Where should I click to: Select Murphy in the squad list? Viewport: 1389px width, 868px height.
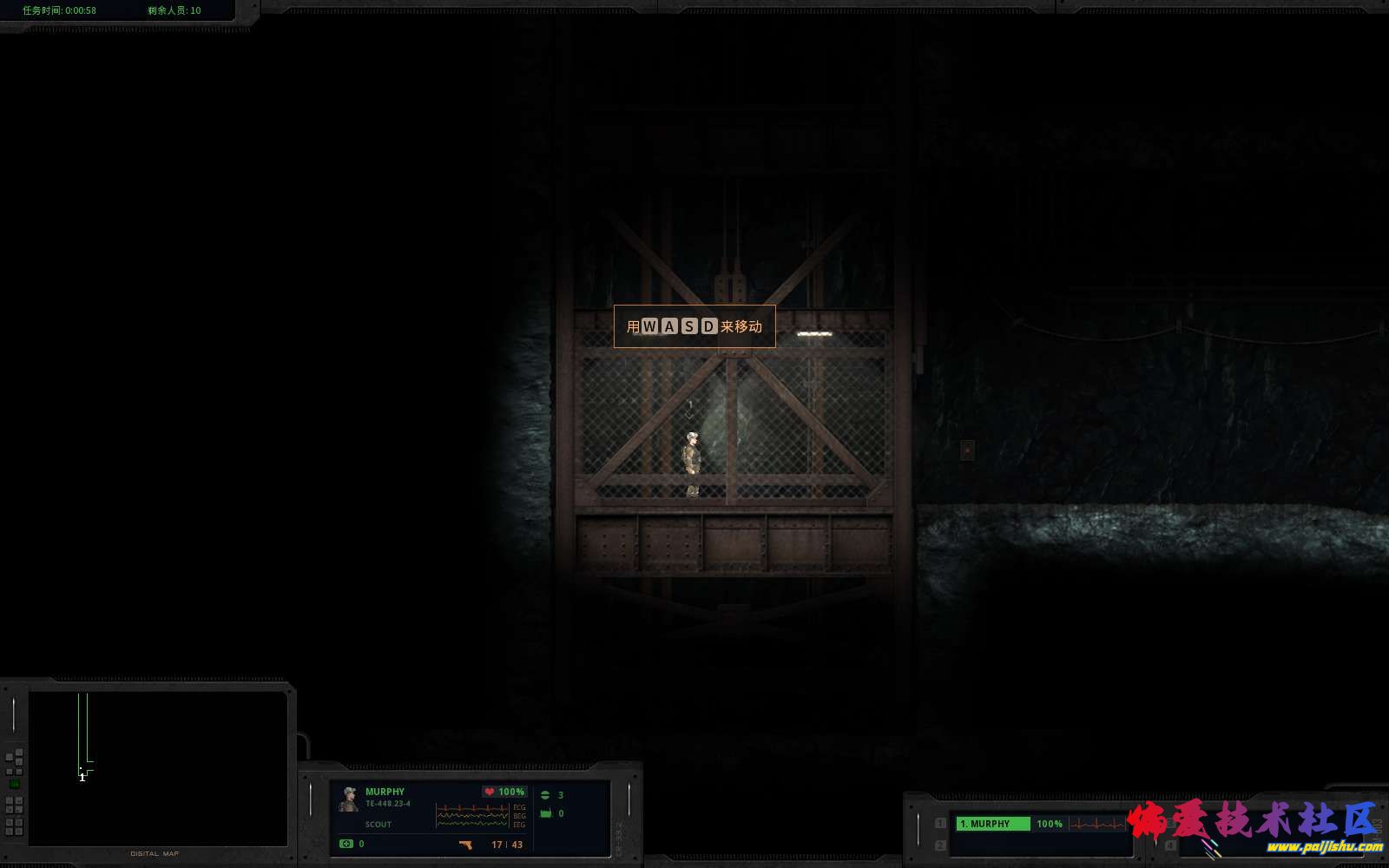point(992,824)
